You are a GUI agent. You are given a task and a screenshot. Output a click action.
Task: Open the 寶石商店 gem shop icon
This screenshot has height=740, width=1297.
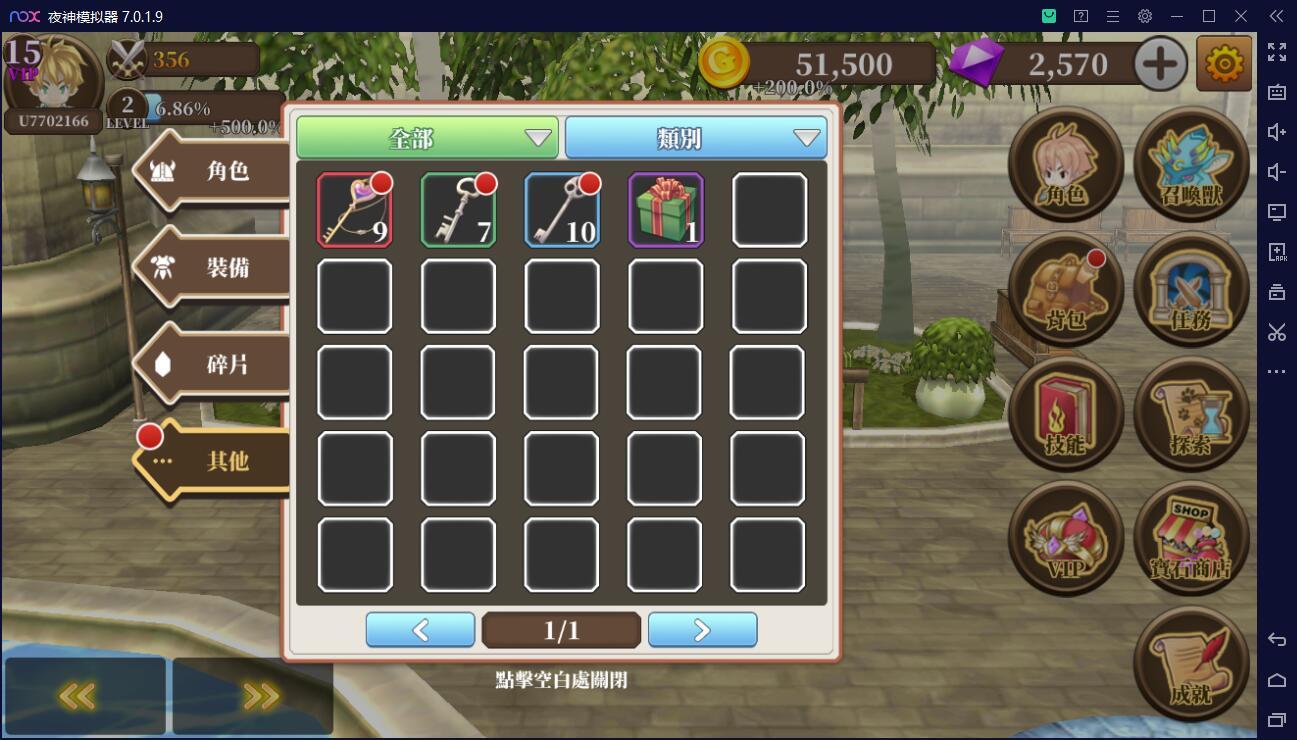1191,537
